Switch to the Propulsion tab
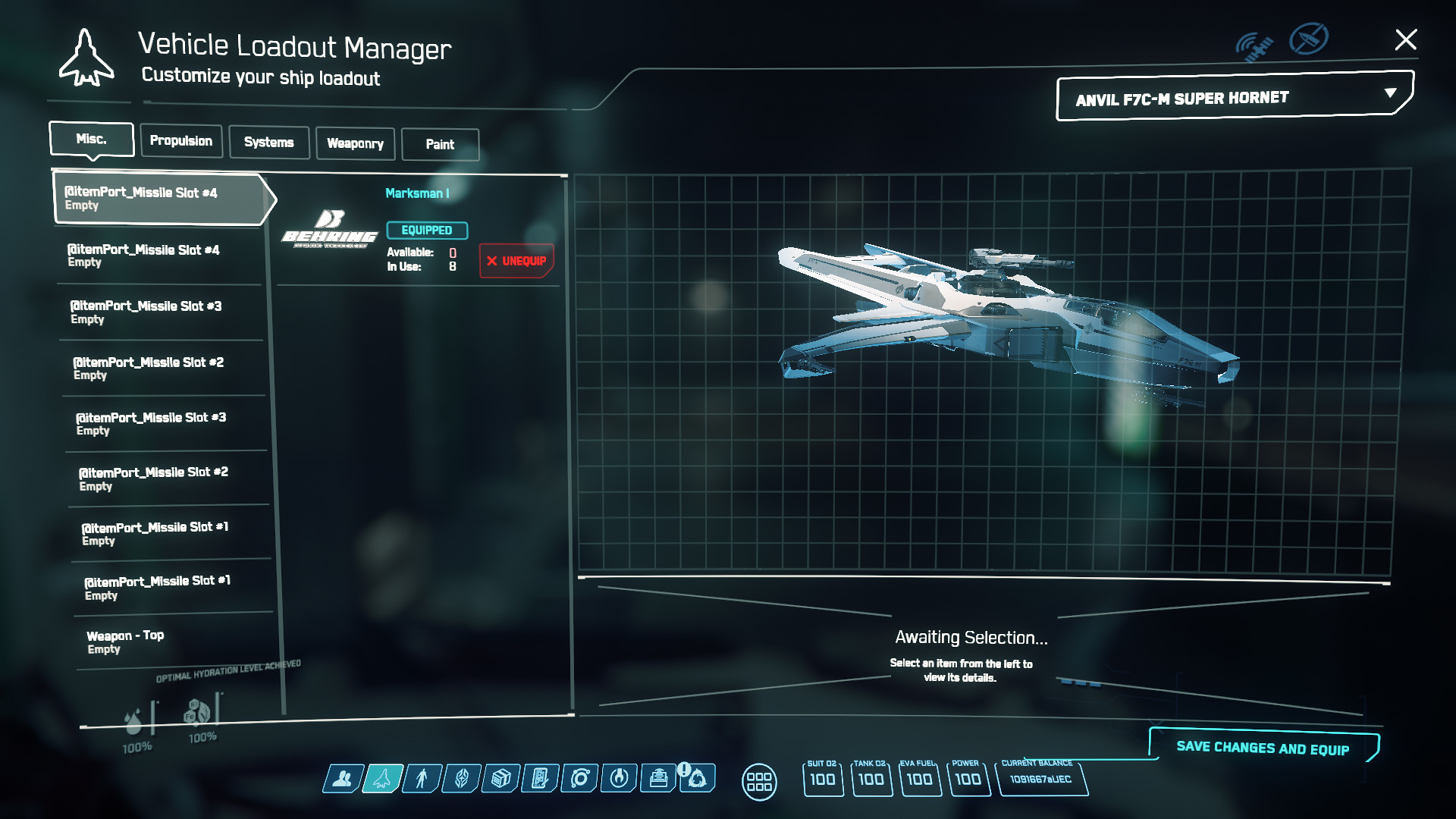1456x819 pixels. (181, 141)
